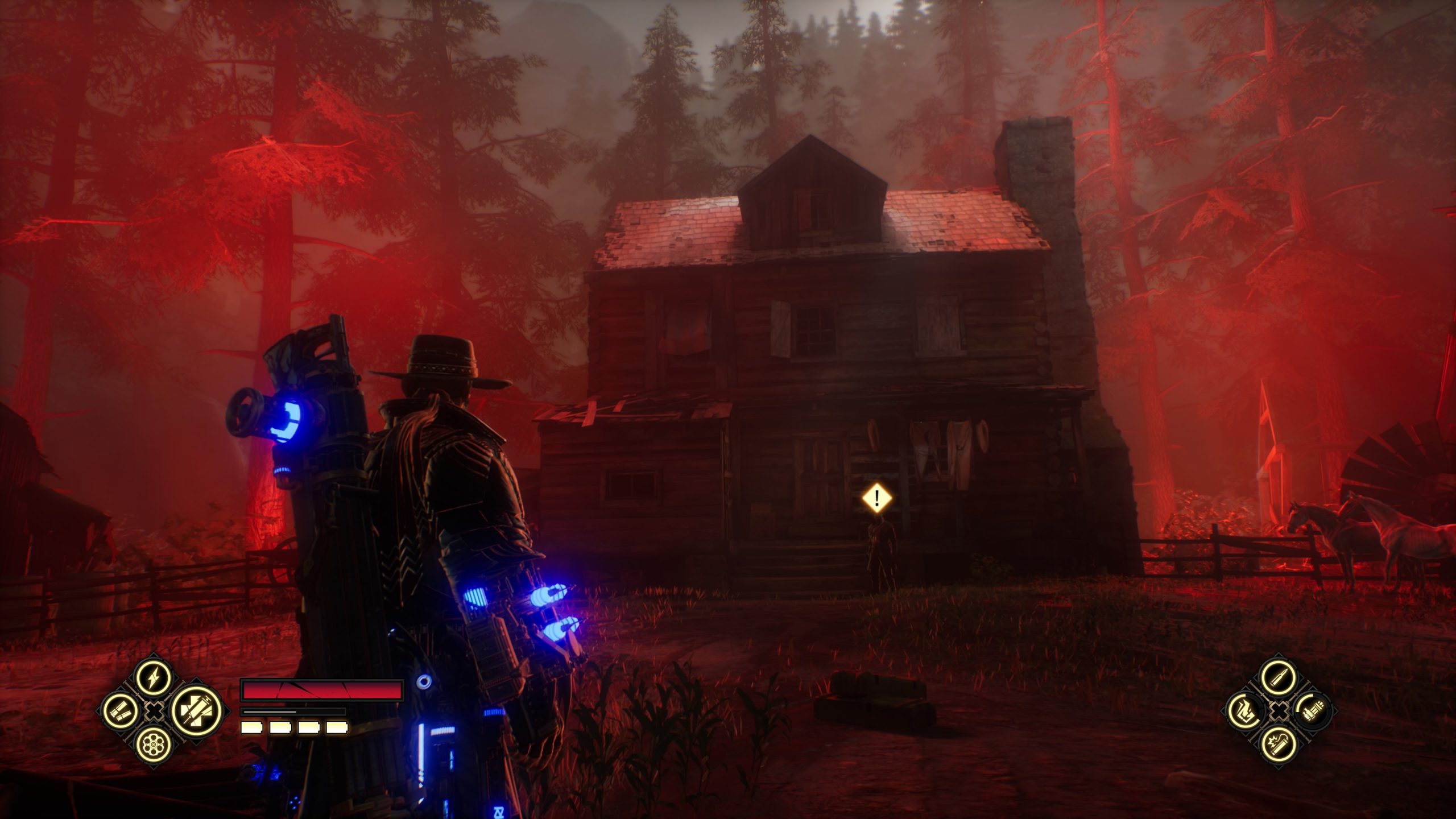Activate the lightning bolt ability
This screenshot has width=1456, height=819.
154,677
